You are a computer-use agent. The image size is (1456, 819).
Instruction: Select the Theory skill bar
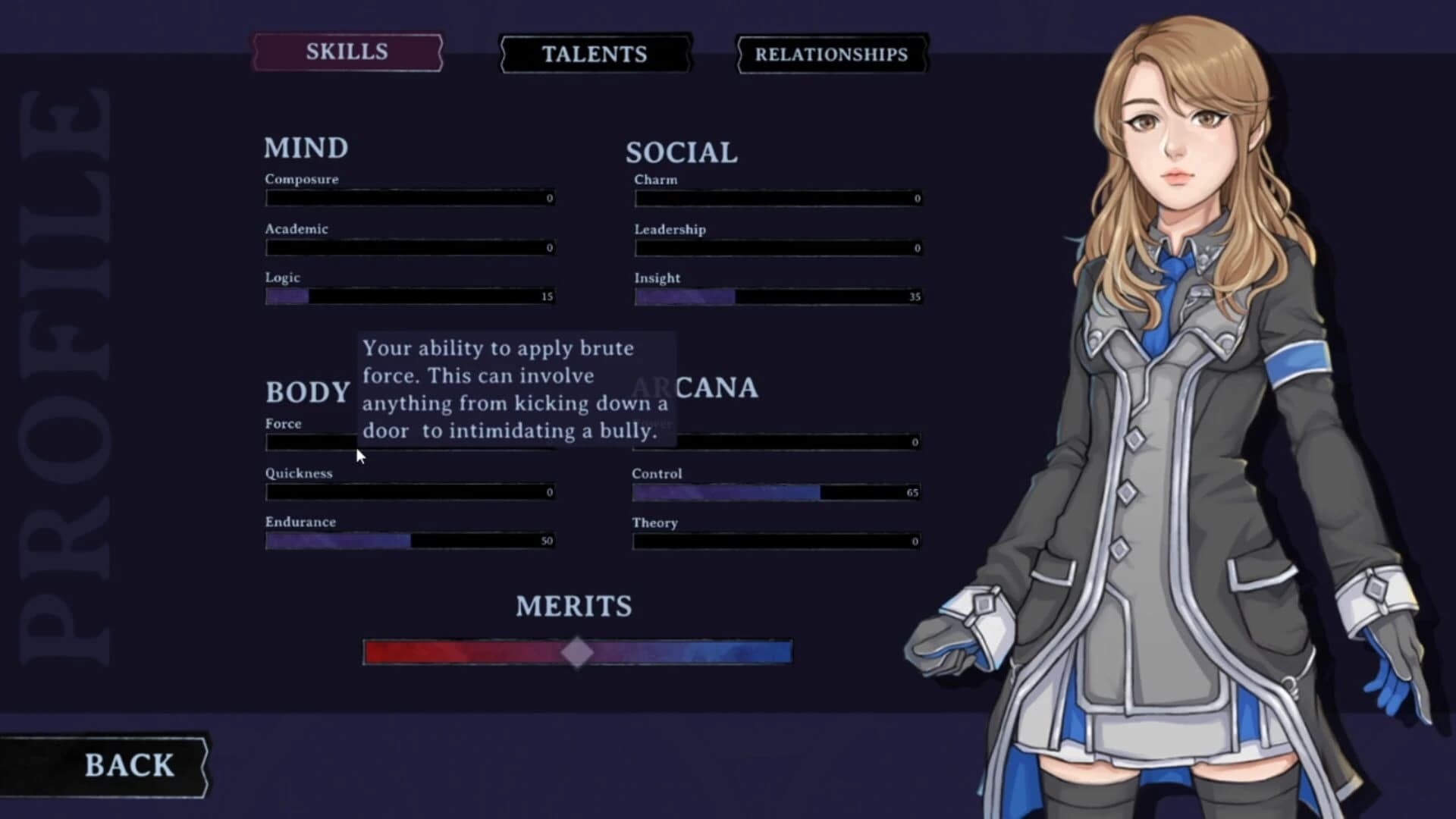click(777, 541)
